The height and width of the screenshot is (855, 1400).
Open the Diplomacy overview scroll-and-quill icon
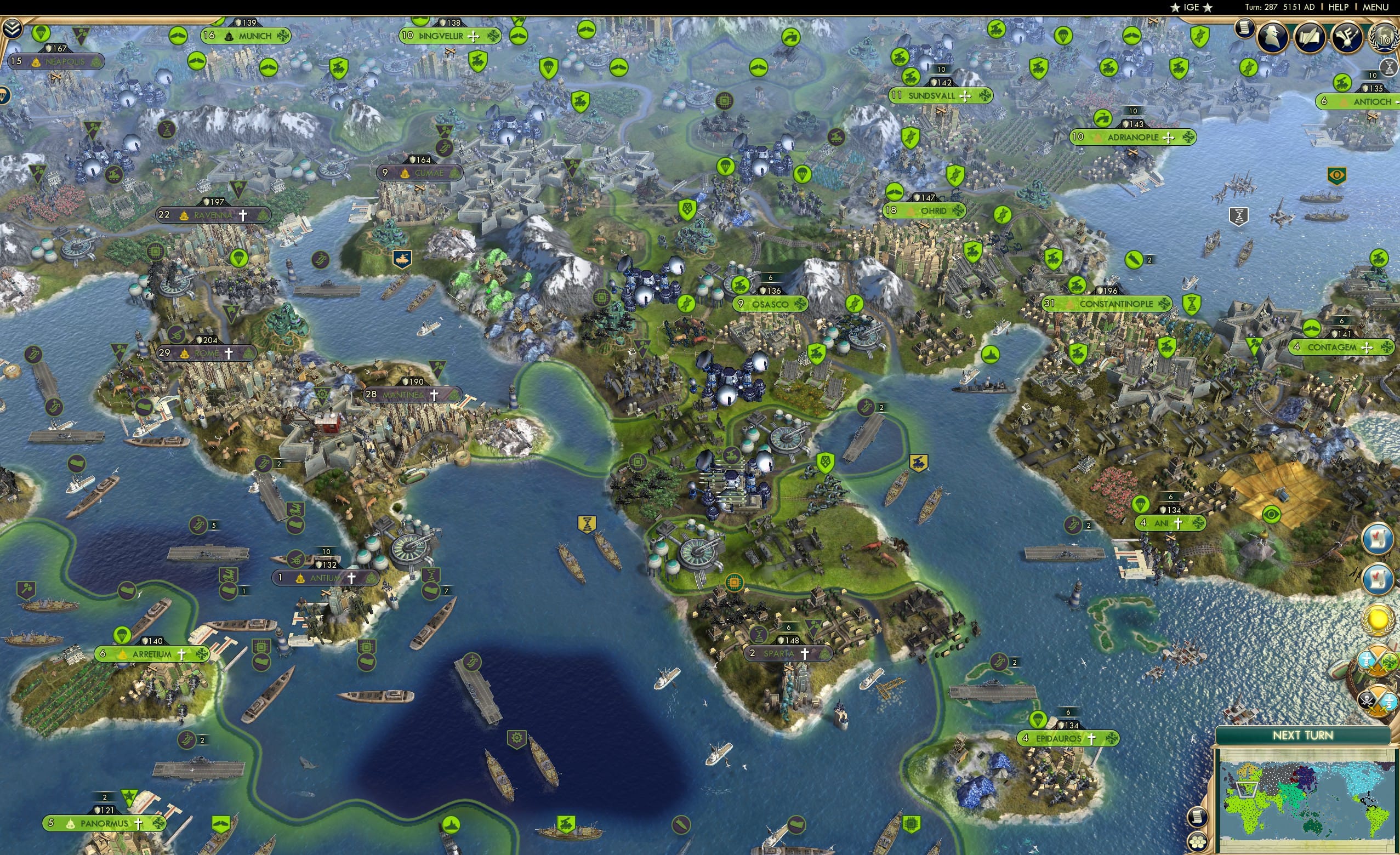[1310, 38]
